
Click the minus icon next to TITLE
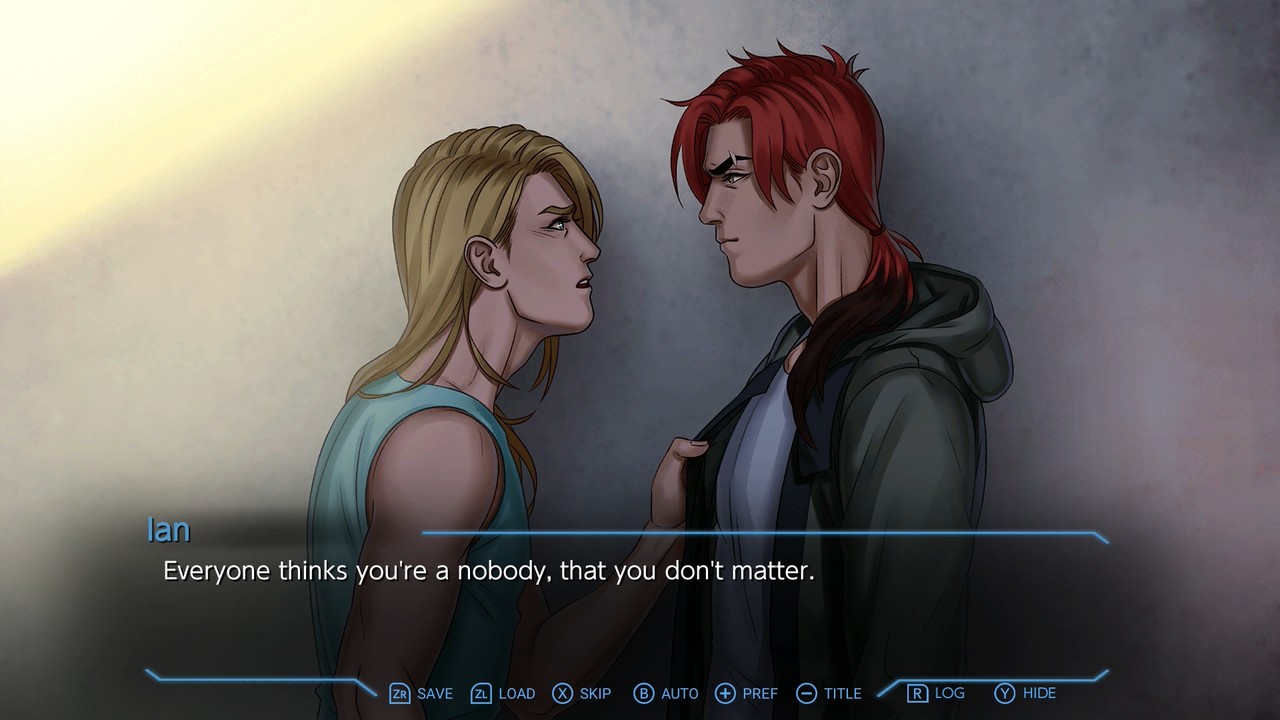point(804,693)
